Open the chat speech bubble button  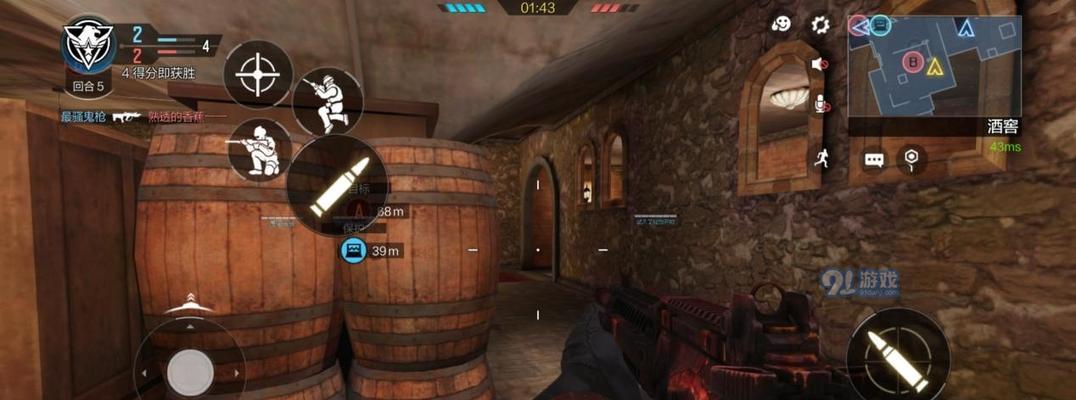(874, 160)
